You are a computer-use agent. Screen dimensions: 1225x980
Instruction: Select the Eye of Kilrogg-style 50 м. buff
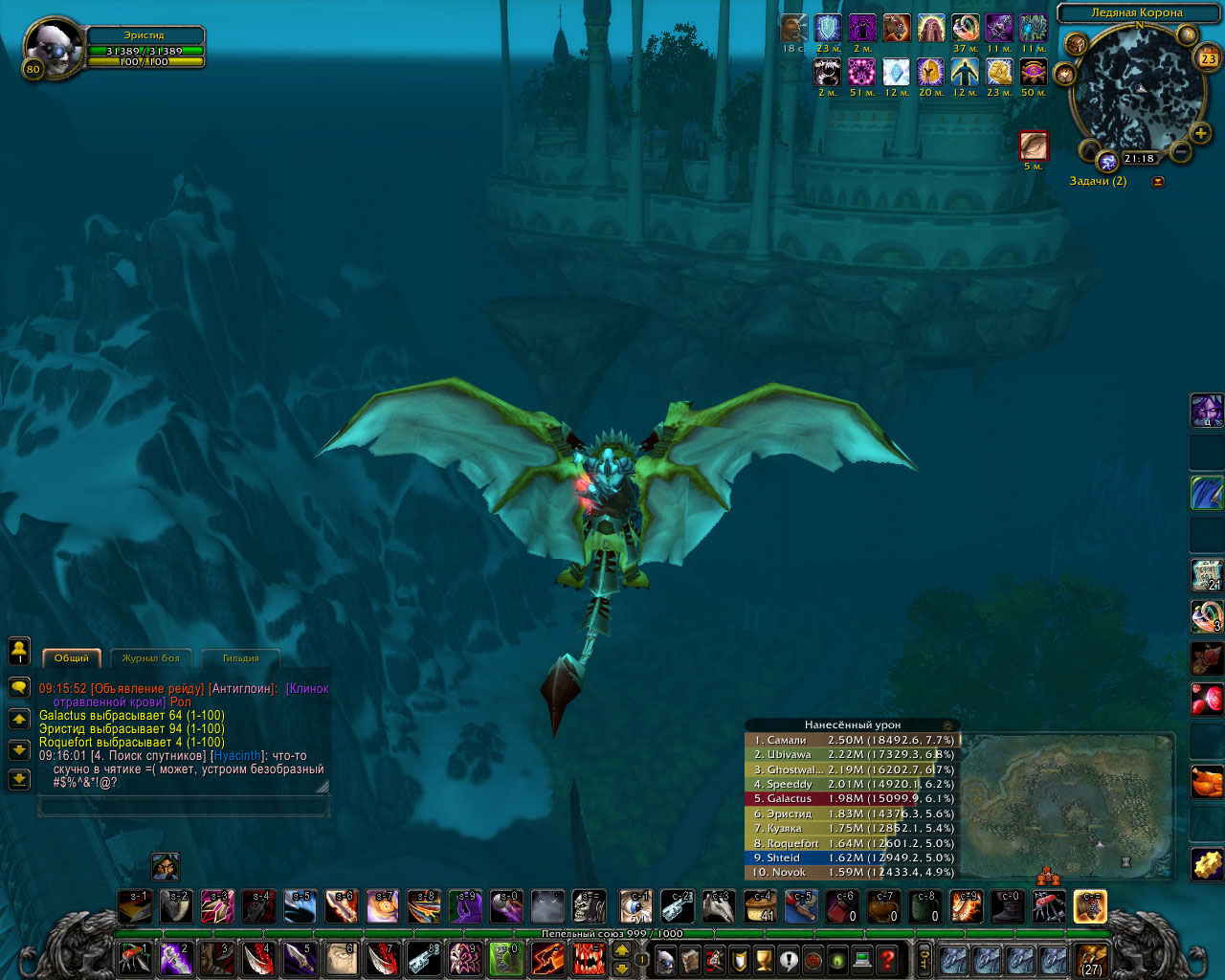(1034, 72)
